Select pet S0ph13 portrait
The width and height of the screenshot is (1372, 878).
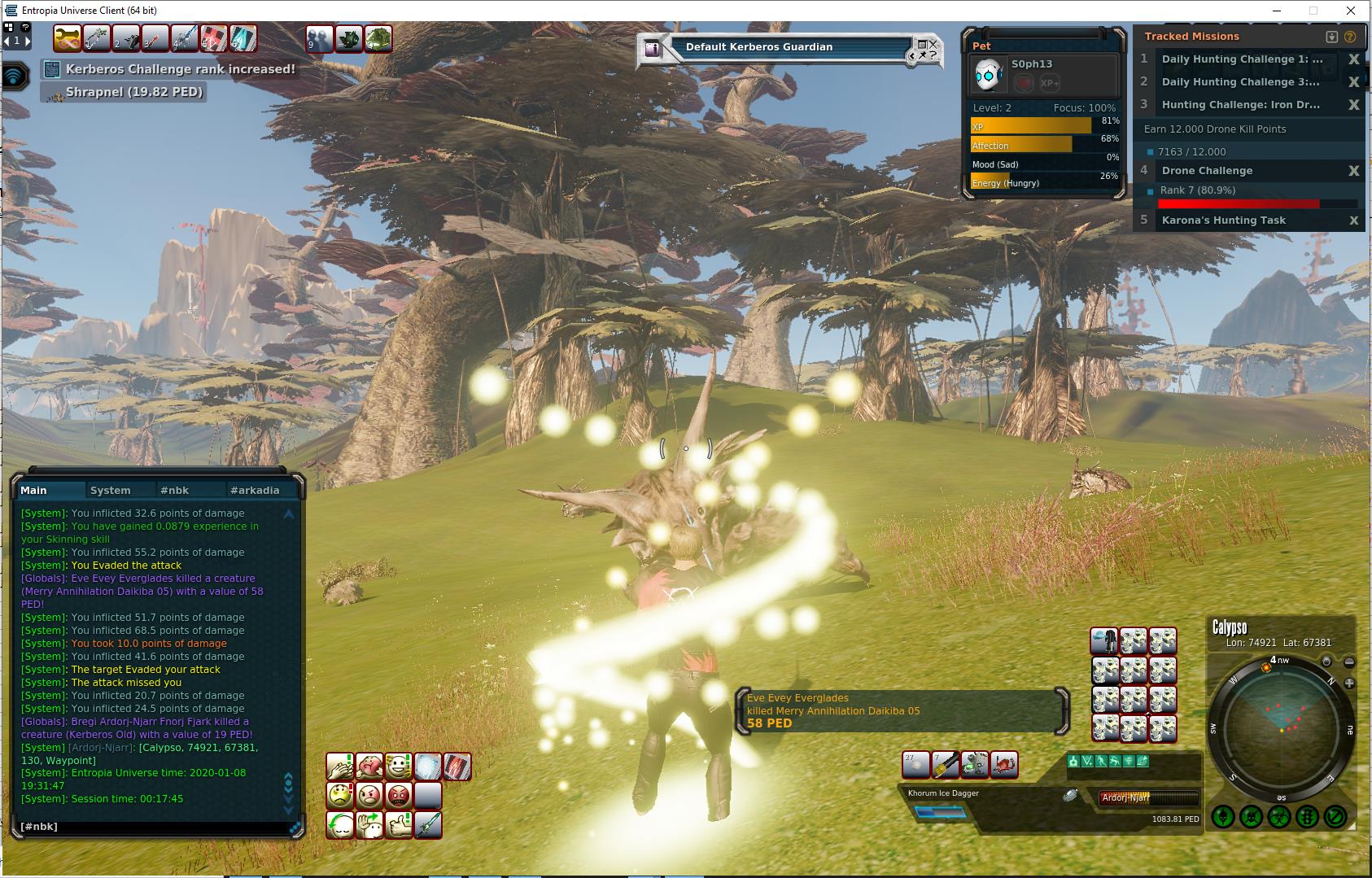[990, 75]
